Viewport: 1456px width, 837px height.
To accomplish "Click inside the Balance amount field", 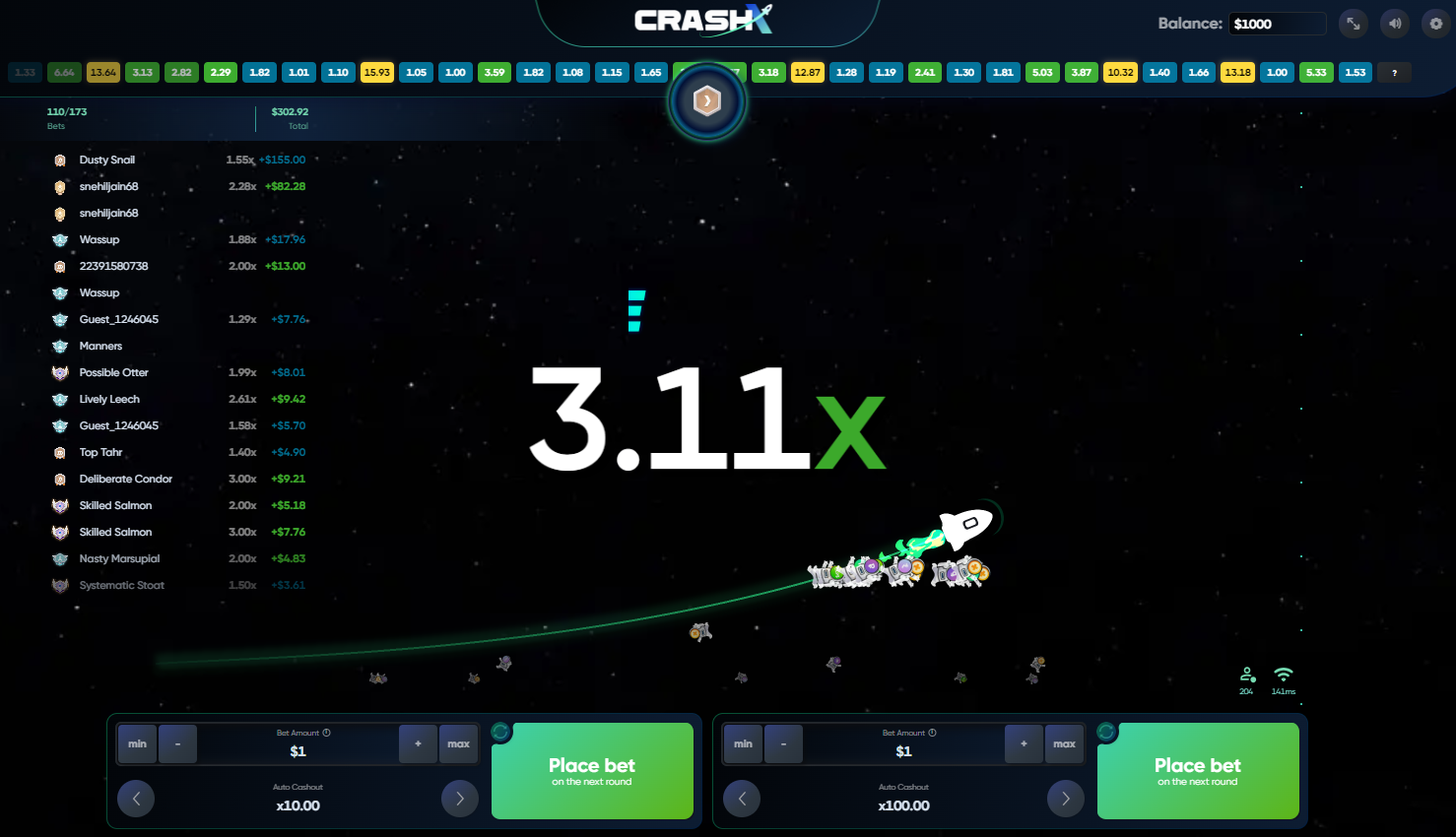I will tap(1278, 23).
